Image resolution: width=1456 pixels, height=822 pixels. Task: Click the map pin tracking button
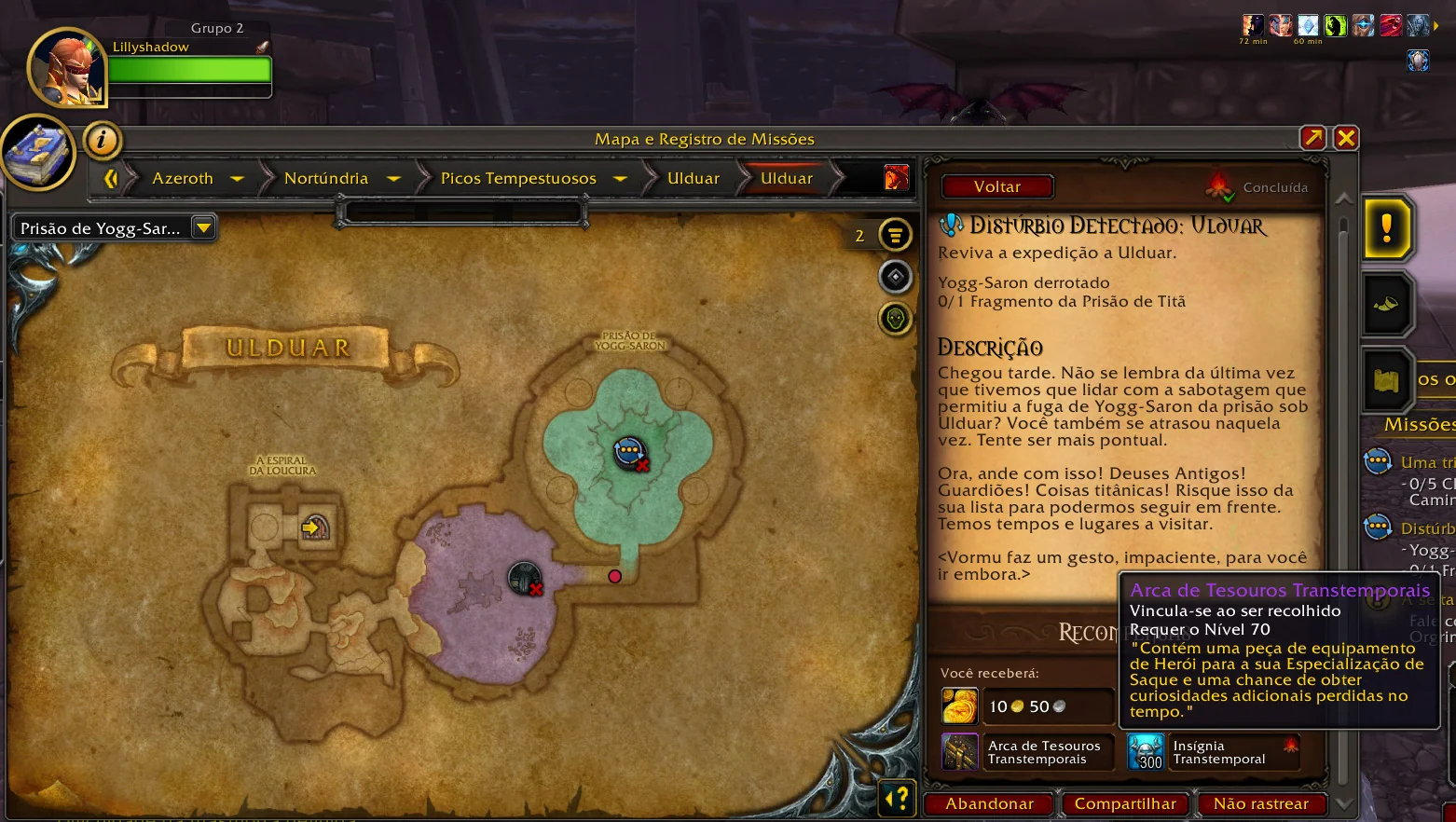[895, 277]
